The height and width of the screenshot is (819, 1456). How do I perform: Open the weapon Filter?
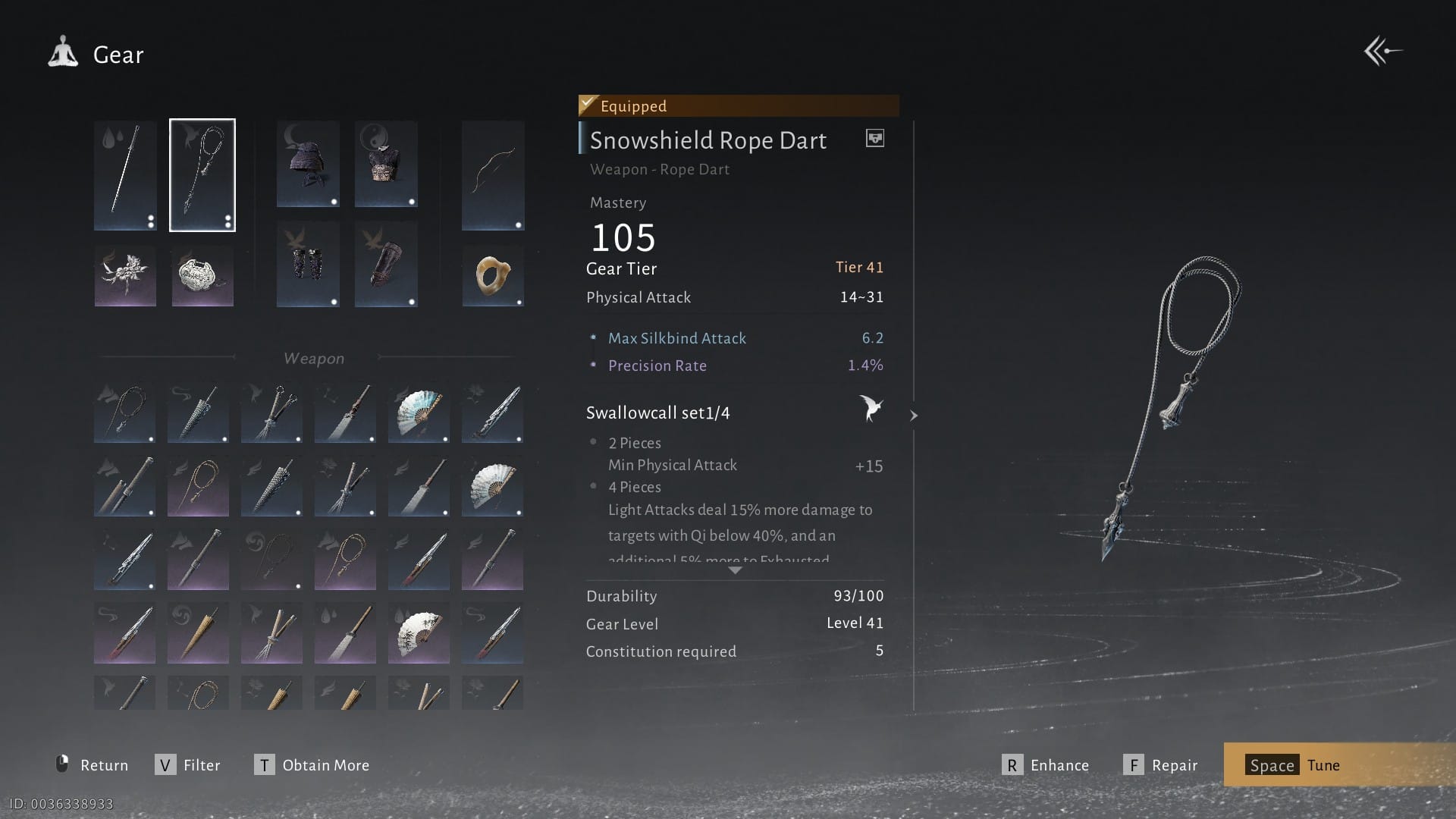[x=188, y=765]
